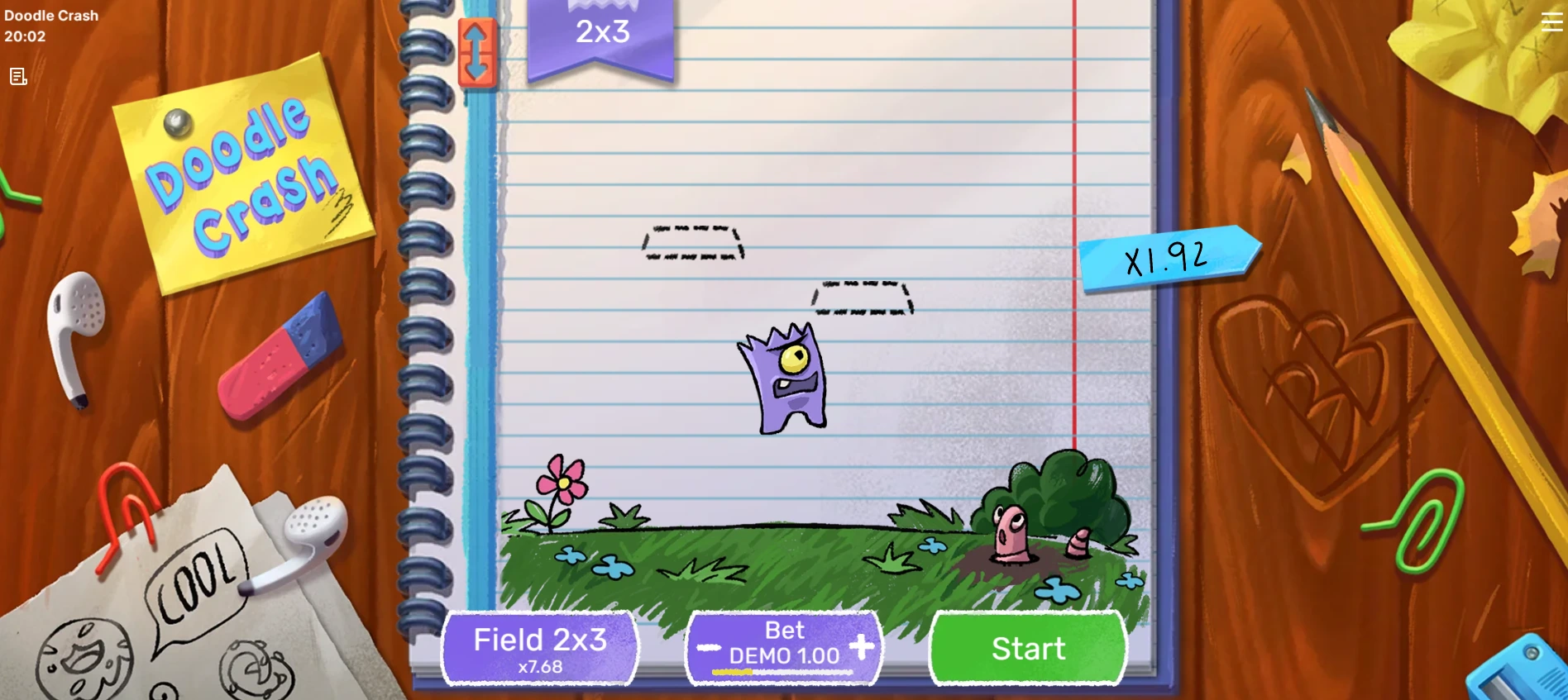Select the upper dashed platform outline
Image resolution: width=1568 pixels, height=700 pixels.
coord(693,242)
